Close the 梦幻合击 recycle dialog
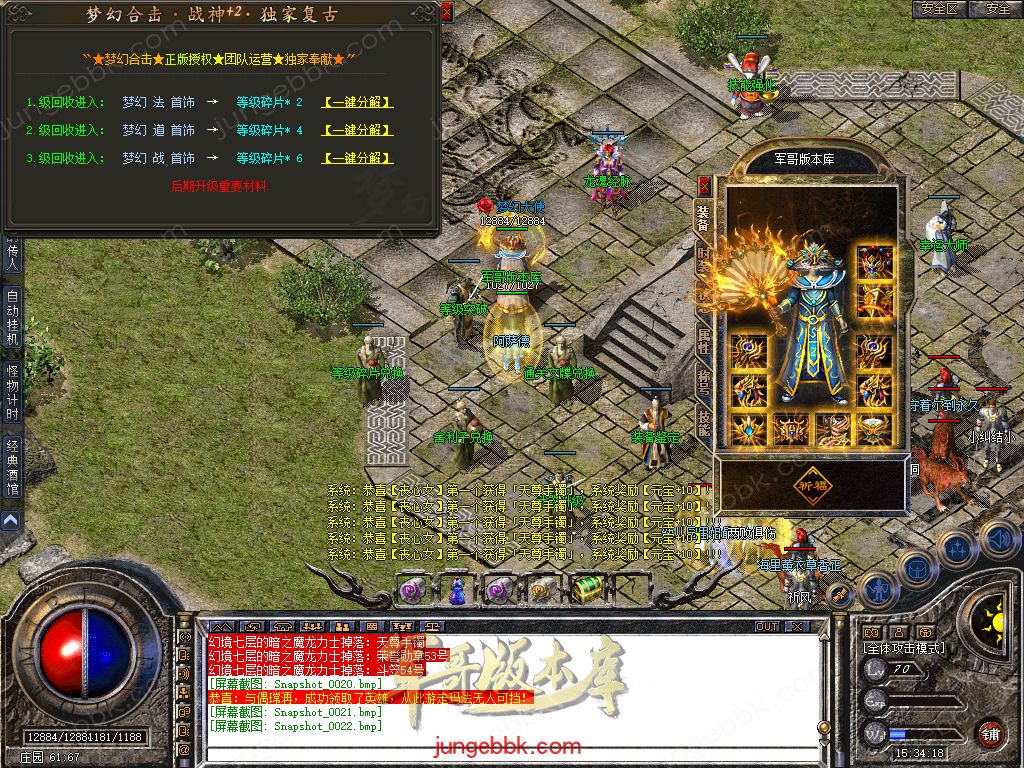The width and height of the screenshot is (1024, 768). [x=446, y=12]
